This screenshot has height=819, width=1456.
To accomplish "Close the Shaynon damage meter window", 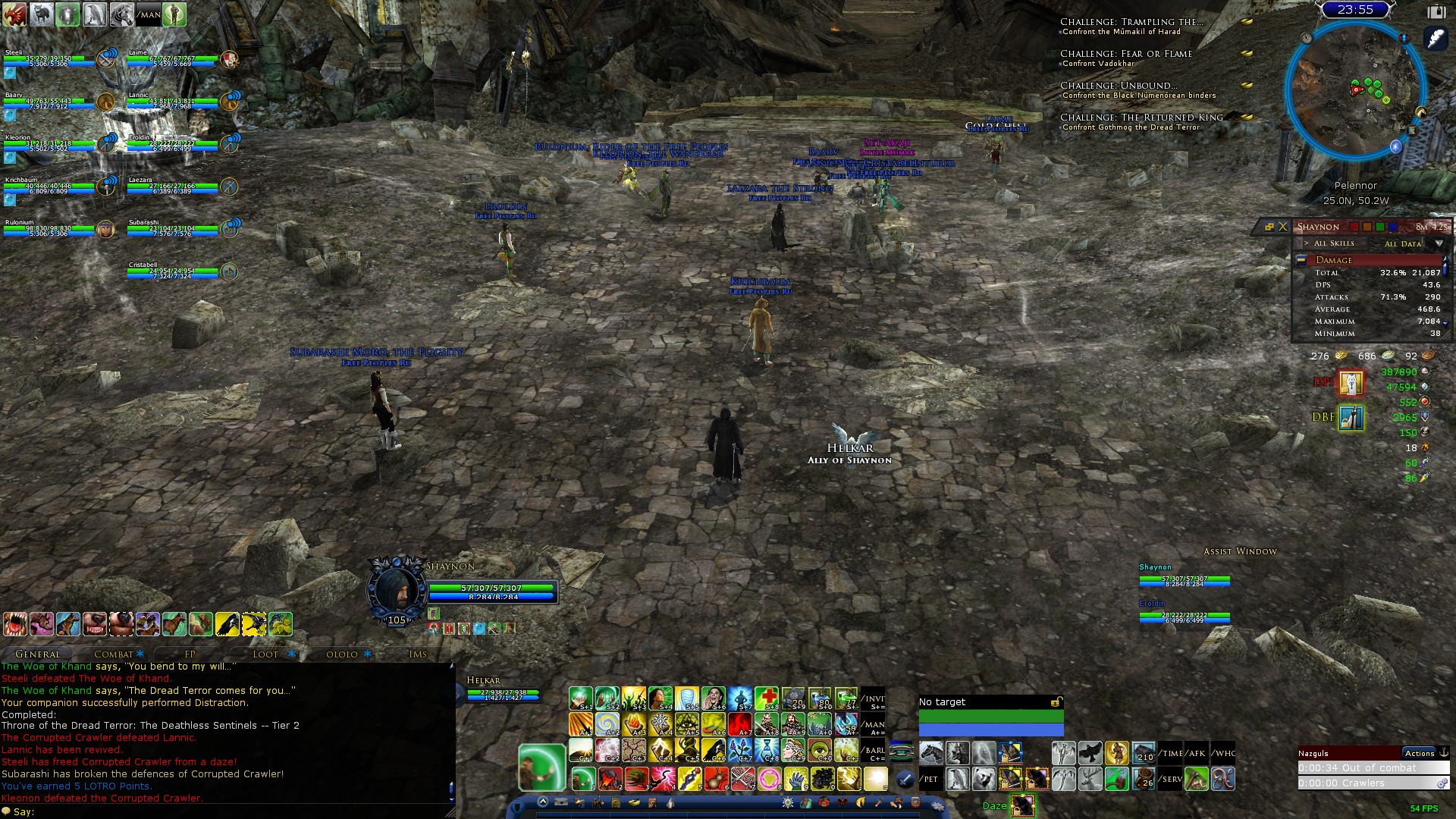I will (x=1283, y=227).
